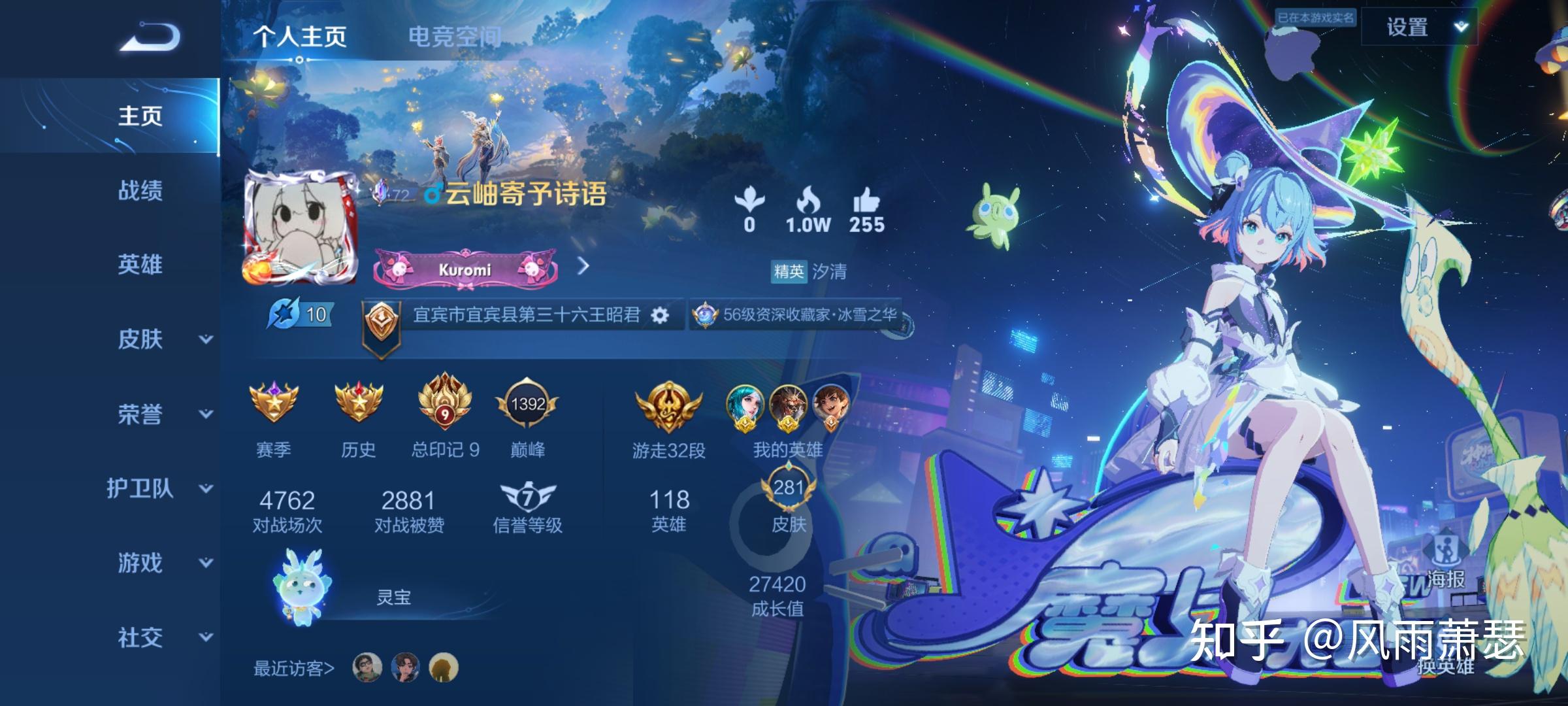Go back with the return arrow
This screenshot has width=1568, height=706.
pyautogui.click(x=150, y=37)
